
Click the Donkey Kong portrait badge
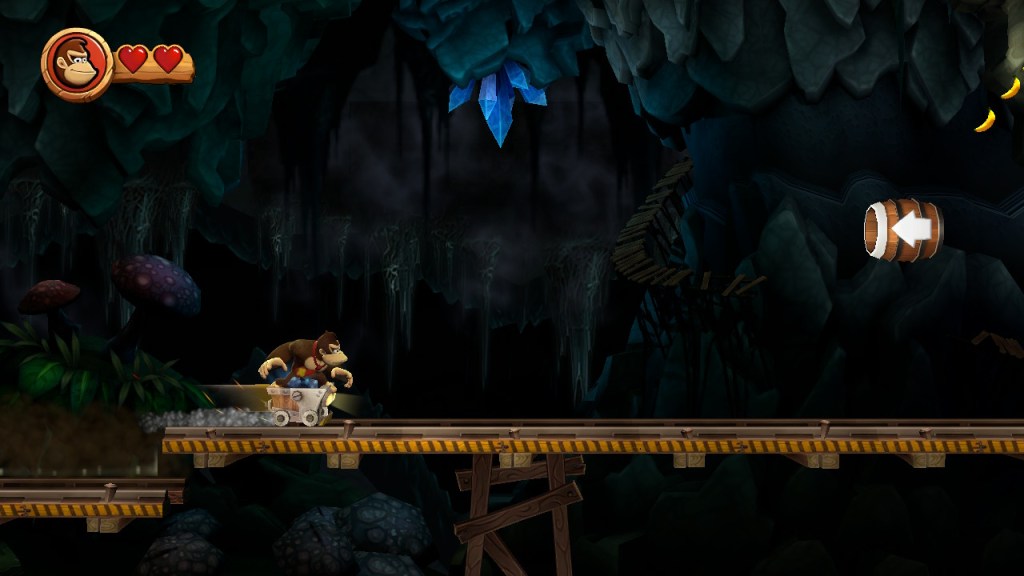point(76,64)
